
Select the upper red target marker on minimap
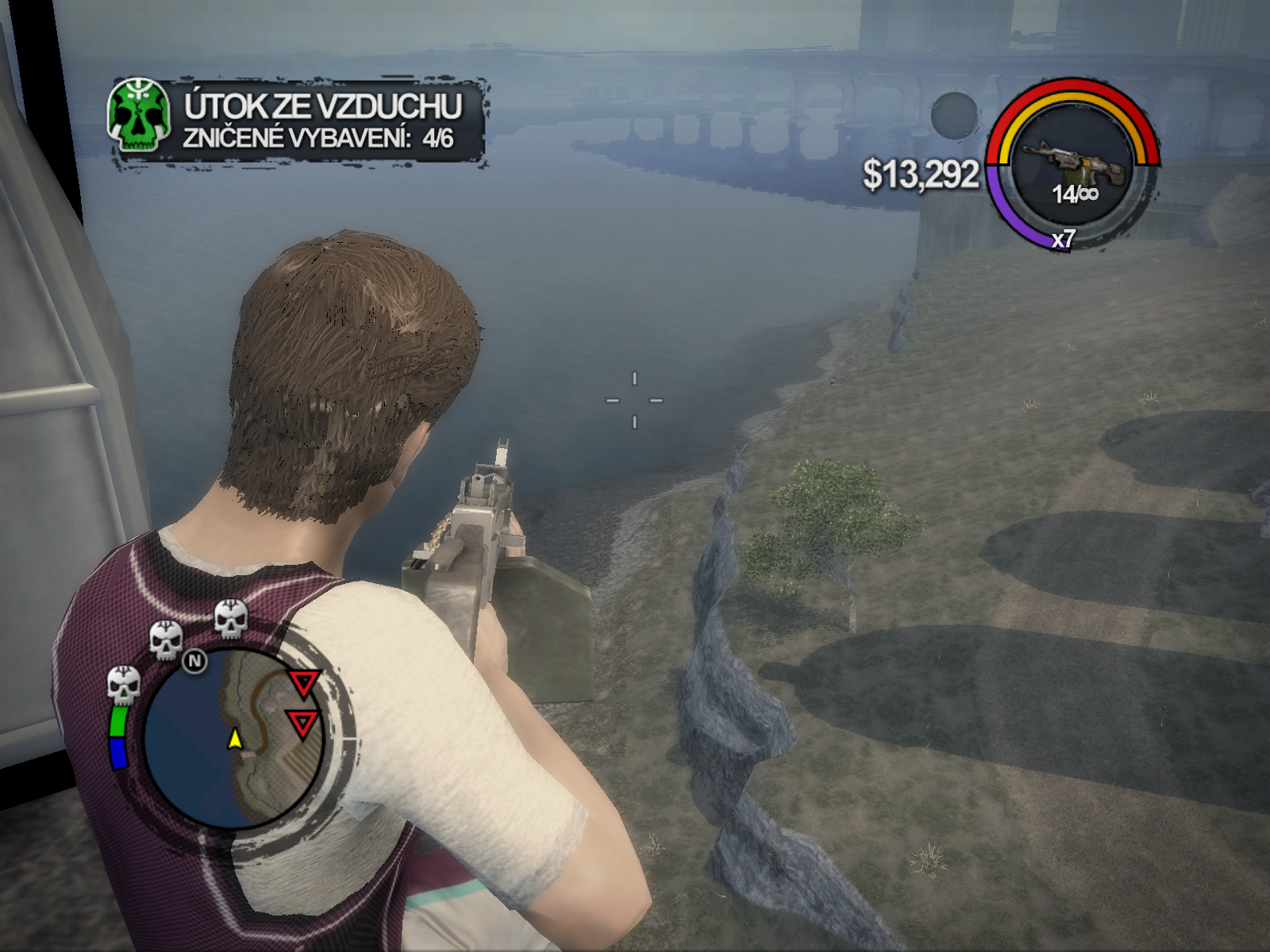[x=303, y=683]
